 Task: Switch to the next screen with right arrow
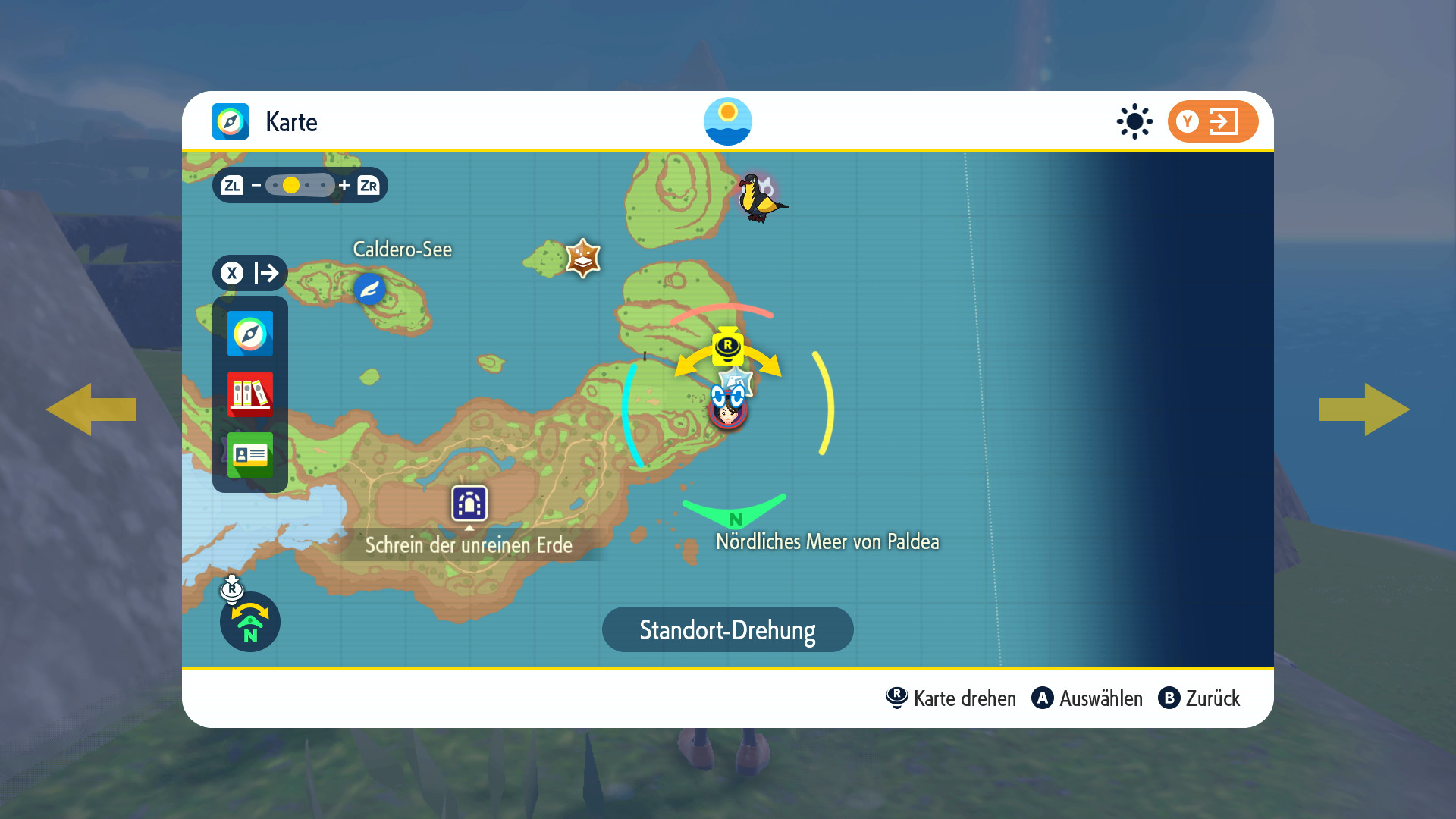1364,409
